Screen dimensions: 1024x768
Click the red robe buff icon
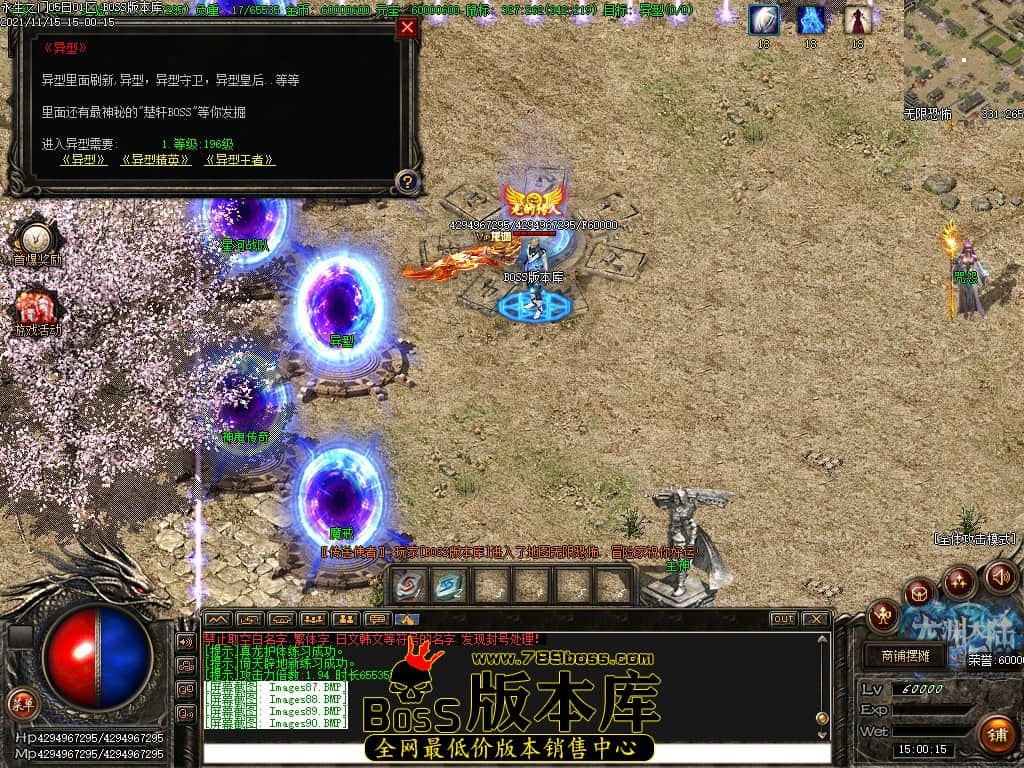click(857, 20)
